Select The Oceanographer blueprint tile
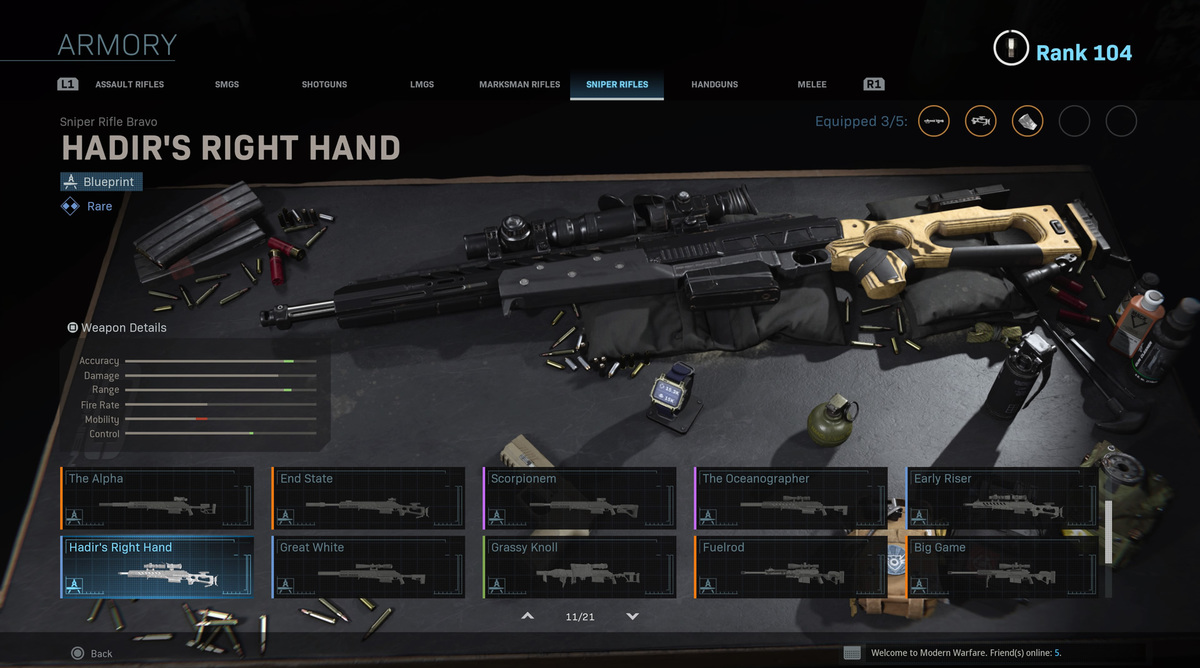This screenshot has width=1200, height=668. tap(791, 498)
